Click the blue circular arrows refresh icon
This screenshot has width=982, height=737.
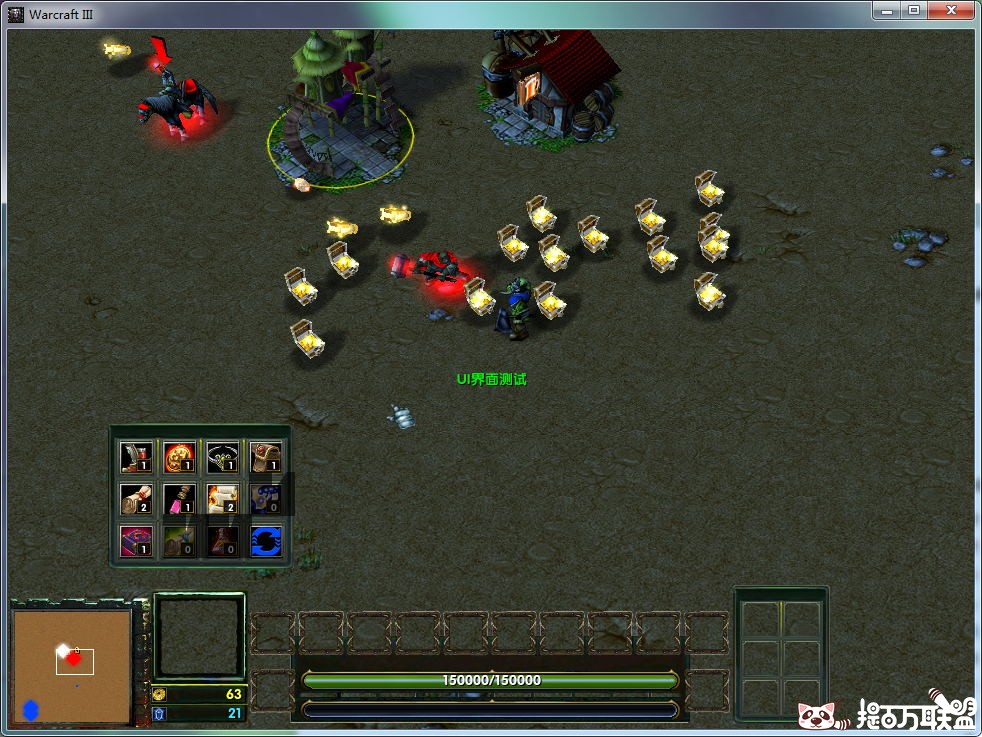[x=265, y=540]
